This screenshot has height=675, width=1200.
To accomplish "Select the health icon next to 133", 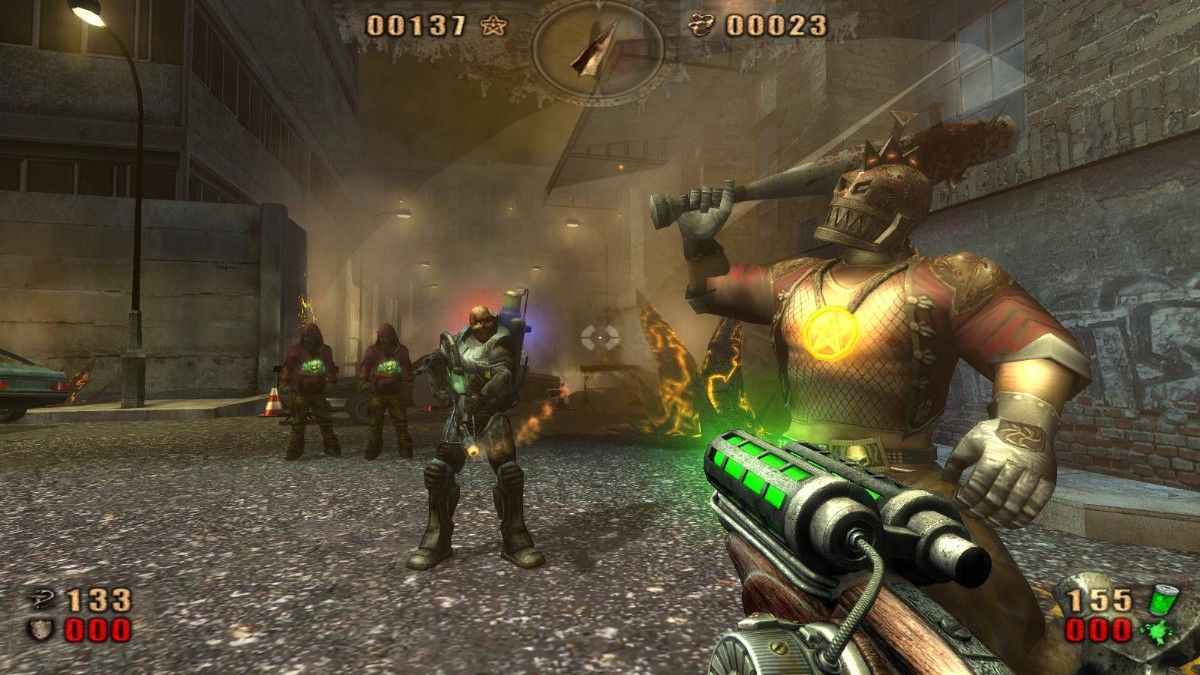I will [x=44, y=600].
